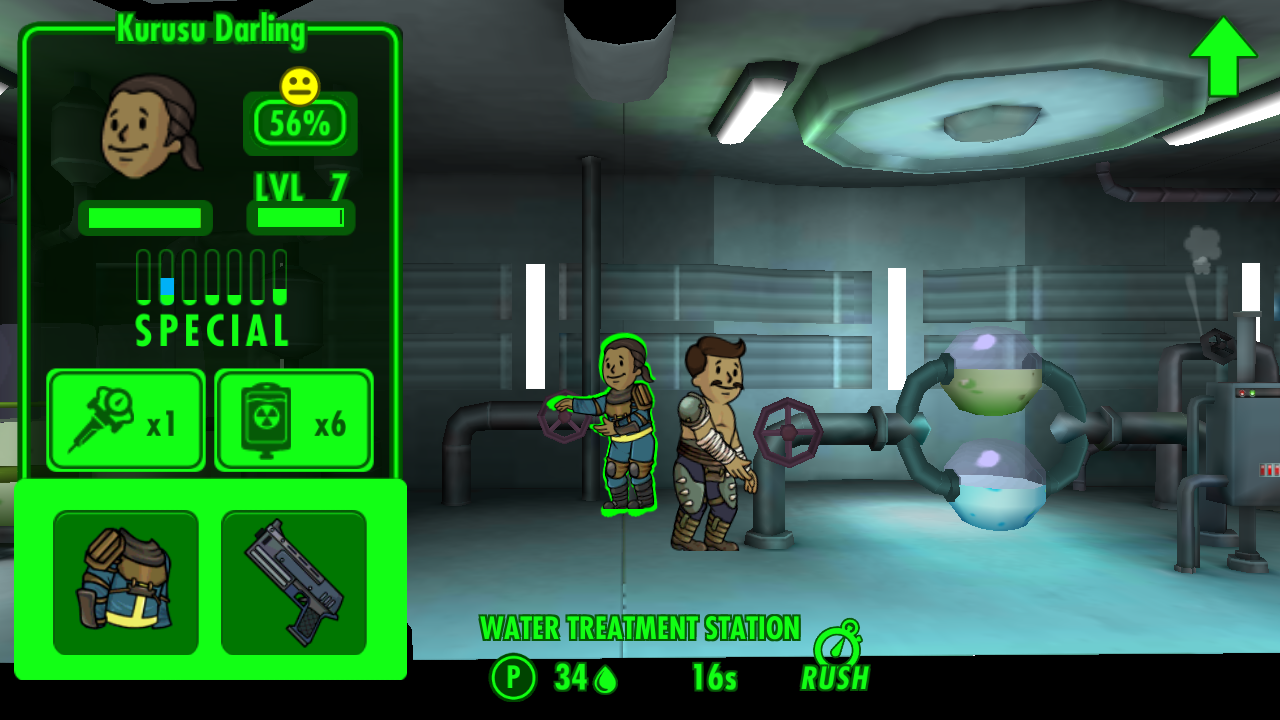Tap the green upgrade arrow
Viewport: 1280px width, 720px height.
(1222, 56)
